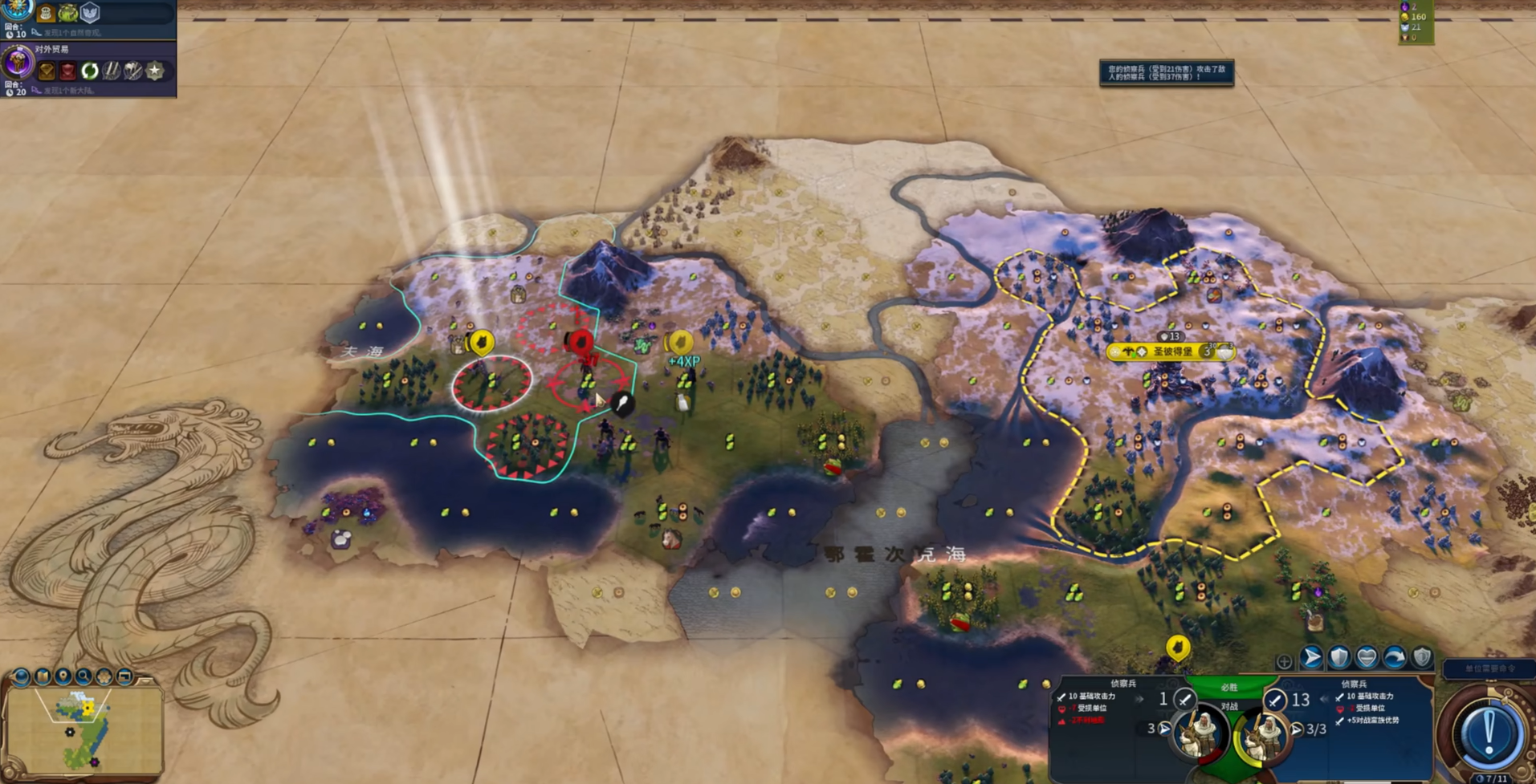Image resolution: width=1536 pixels, height=784 pixels.
Task: Activate the map pin button
Action: [63, 677]
